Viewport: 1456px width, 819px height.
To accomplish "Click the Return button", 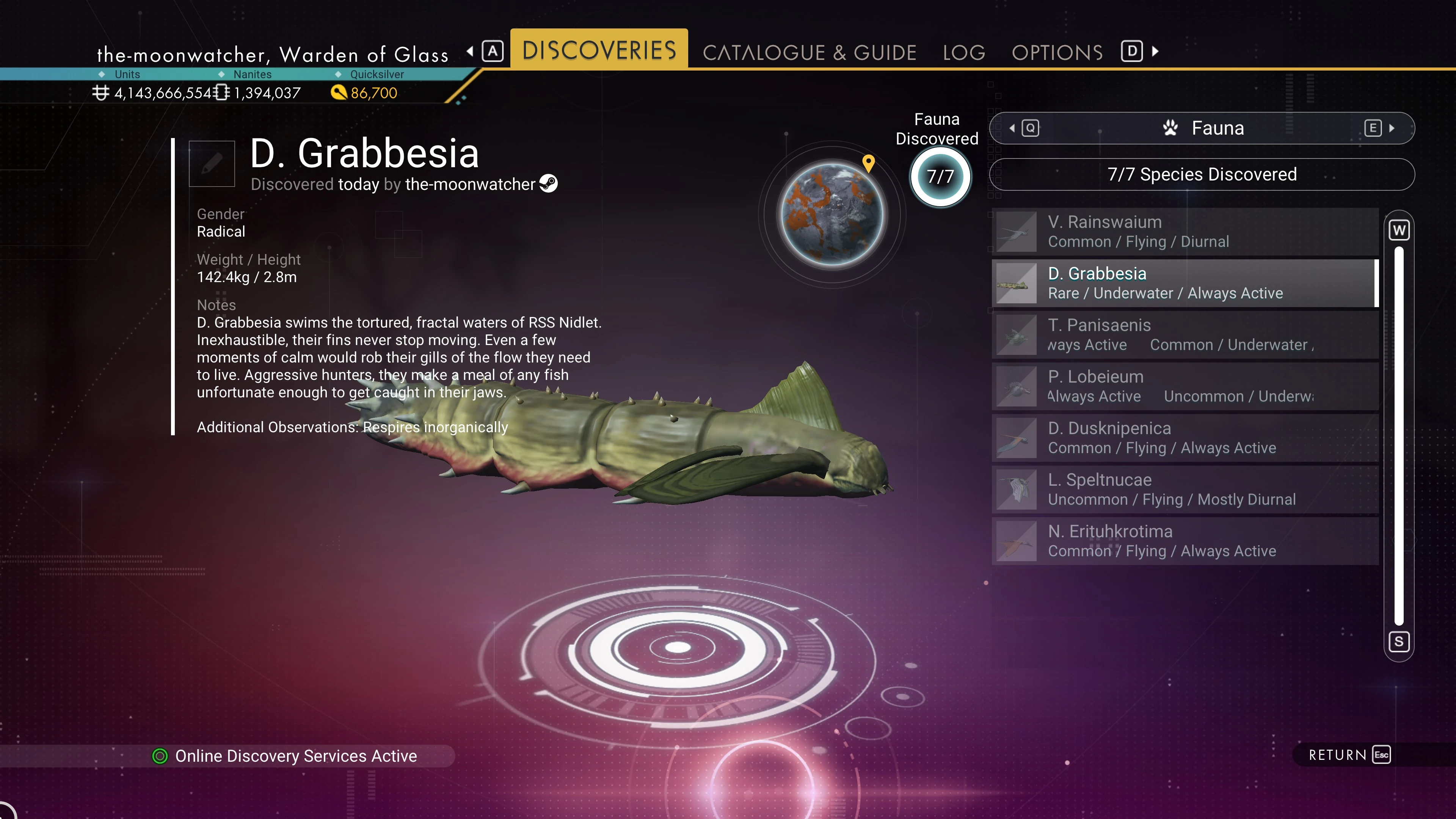I will point(1348,755).
